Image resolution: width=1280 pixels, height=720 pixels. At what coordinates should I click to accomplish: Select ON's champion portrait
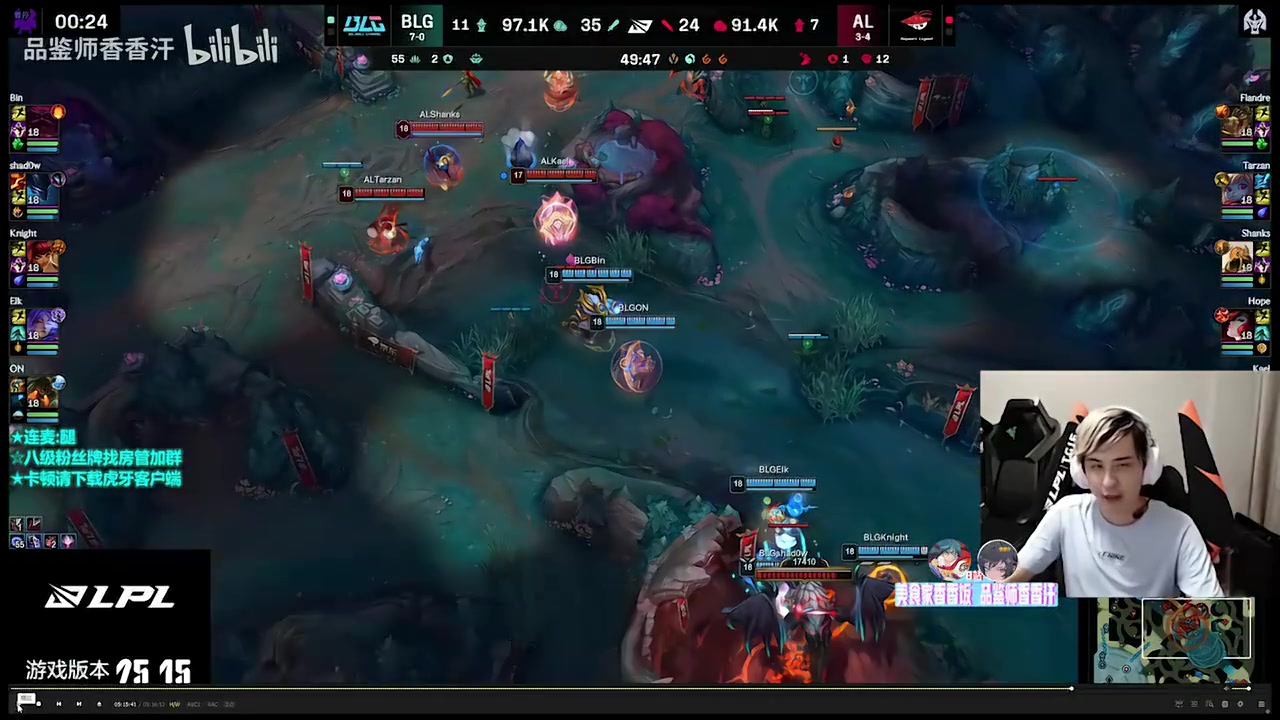pyautogui.click(x=43, y=393)
